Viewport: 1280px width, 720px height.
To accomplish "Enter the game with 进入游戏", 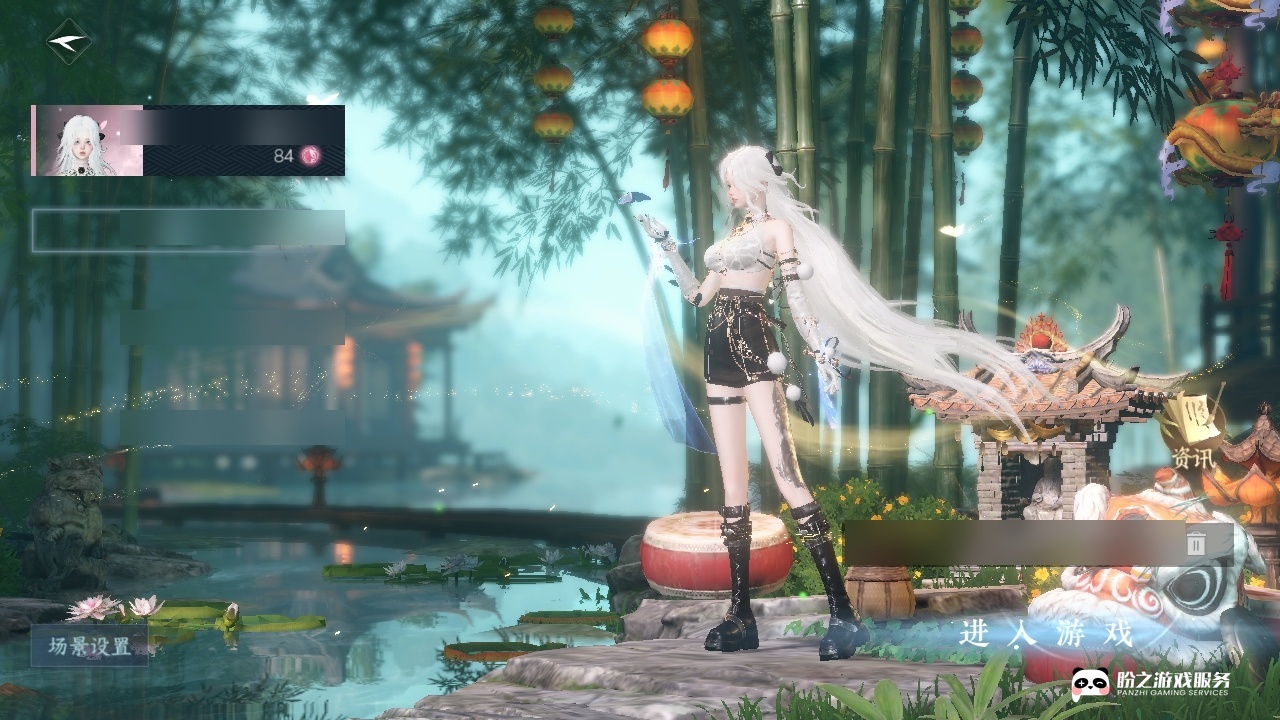I will click(x=1046, y=634).
